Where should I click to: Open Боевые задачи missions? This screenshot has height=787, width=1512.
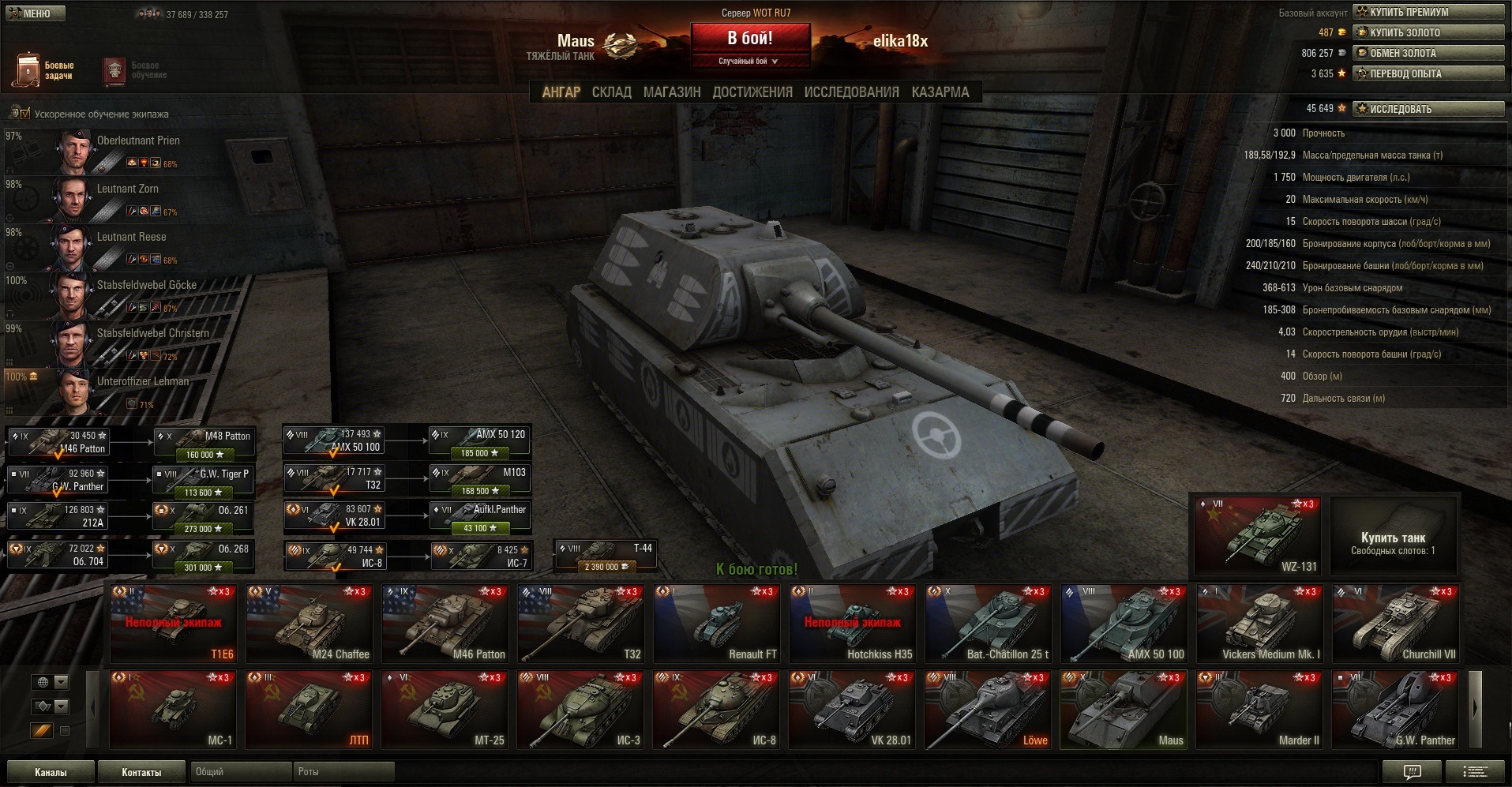point(44,70)
